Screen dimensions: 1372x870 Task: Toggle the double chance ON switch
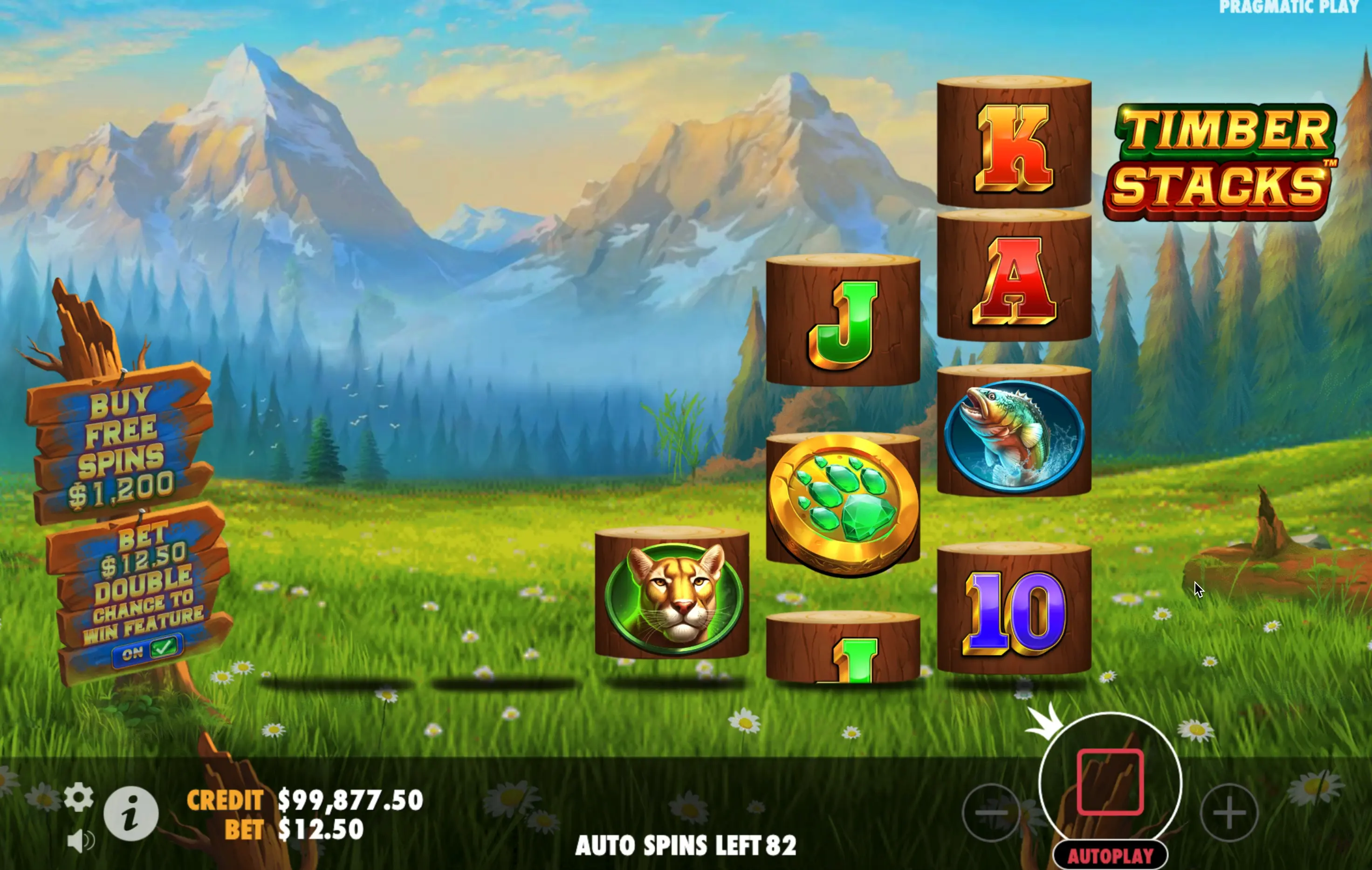click(148, 650)
